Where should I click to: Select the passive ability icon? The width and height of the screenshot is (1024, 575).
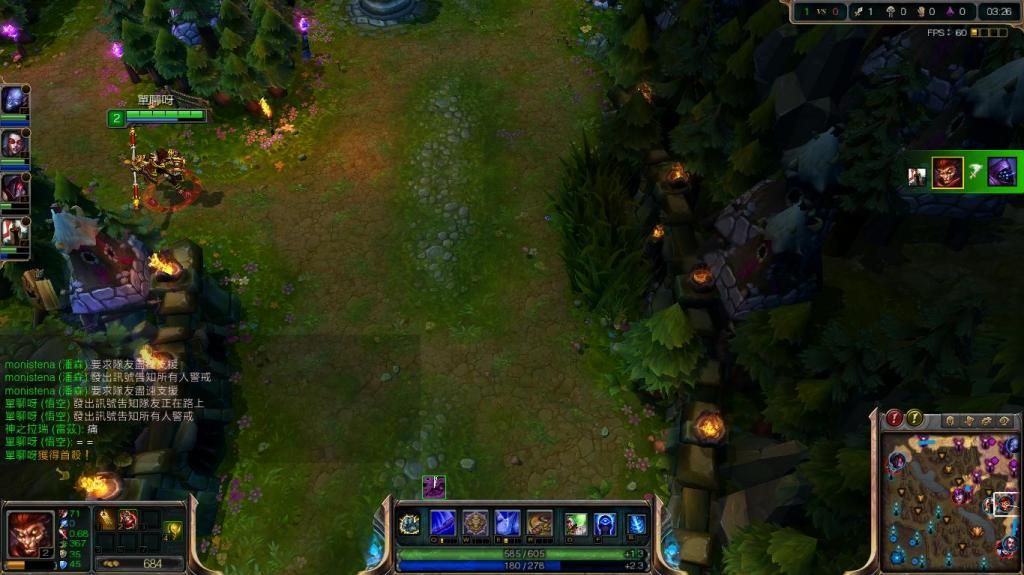[x=409, y=524]
